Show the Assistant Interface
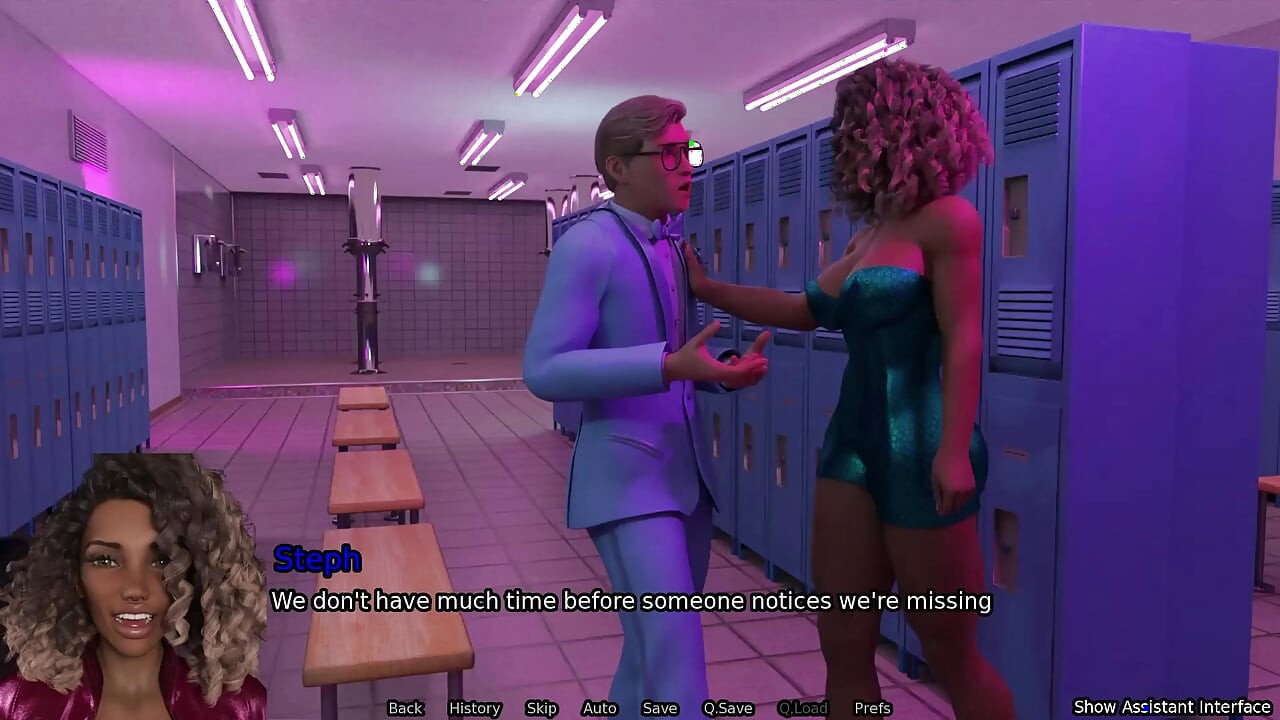 [x=1172, y=707]
